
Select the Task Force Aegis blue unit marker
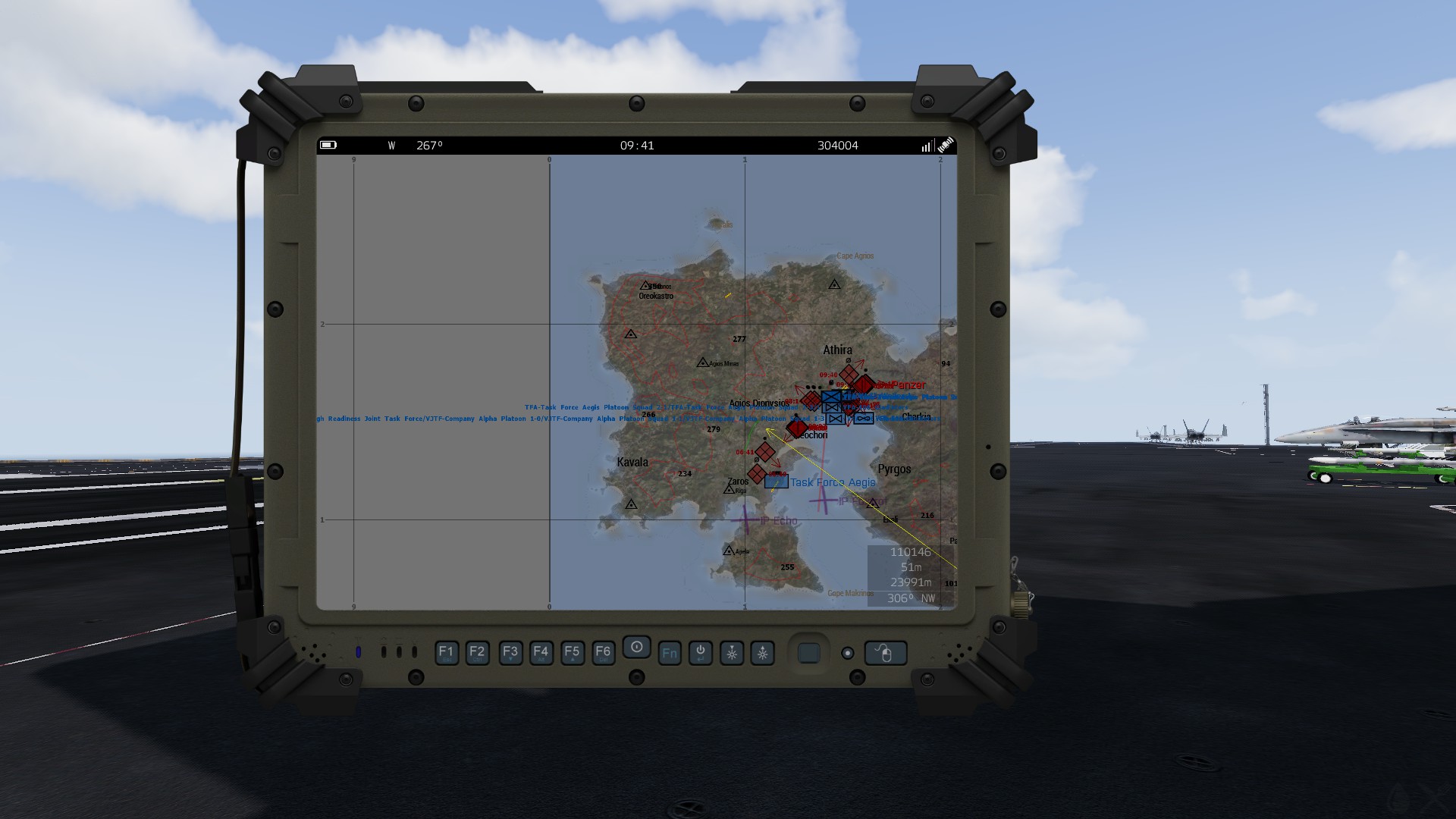776,482
